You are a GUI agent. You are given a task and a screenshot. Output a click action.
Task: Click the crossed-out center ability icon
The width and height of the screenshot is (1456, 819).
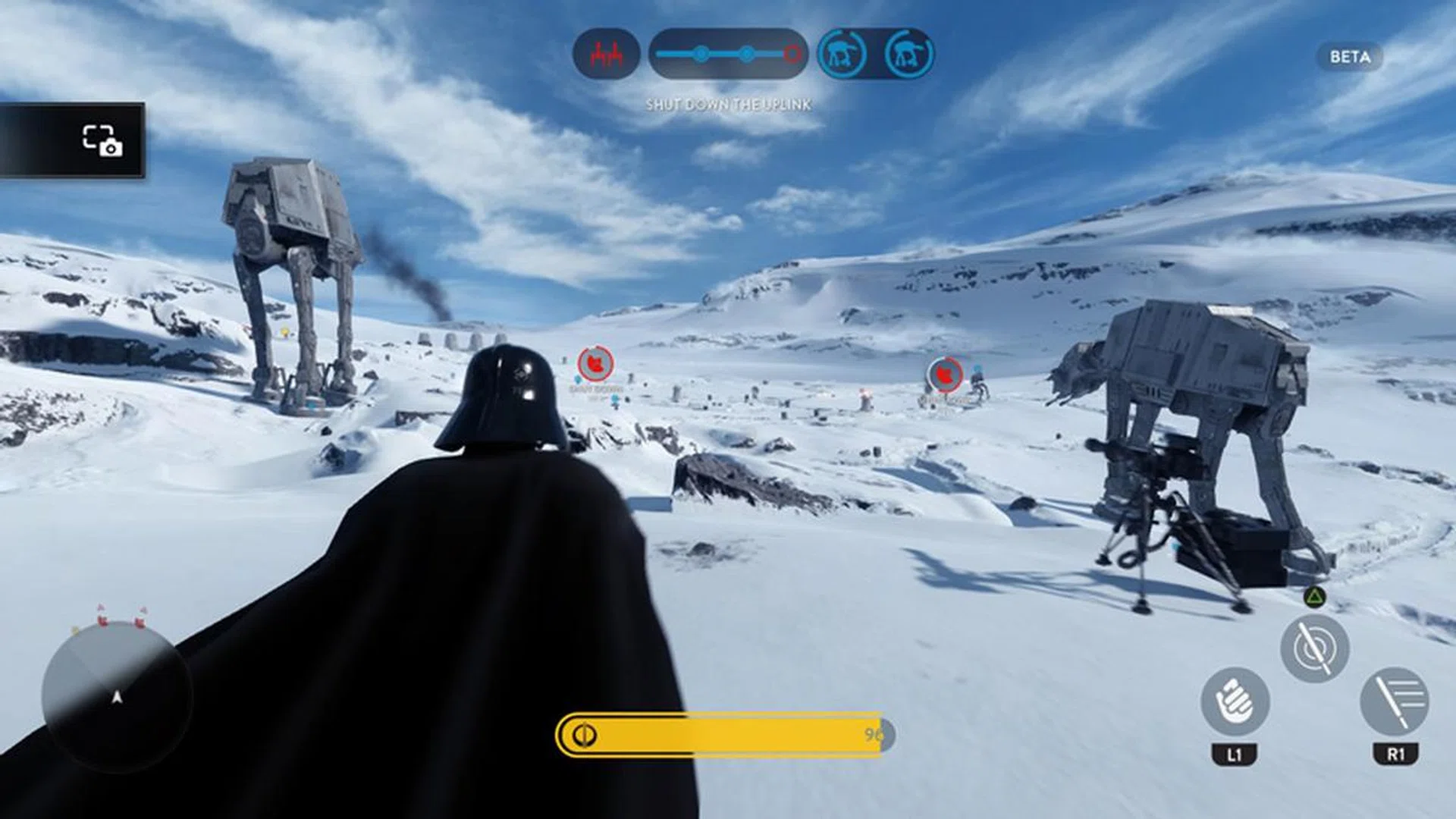point(1315,647)
